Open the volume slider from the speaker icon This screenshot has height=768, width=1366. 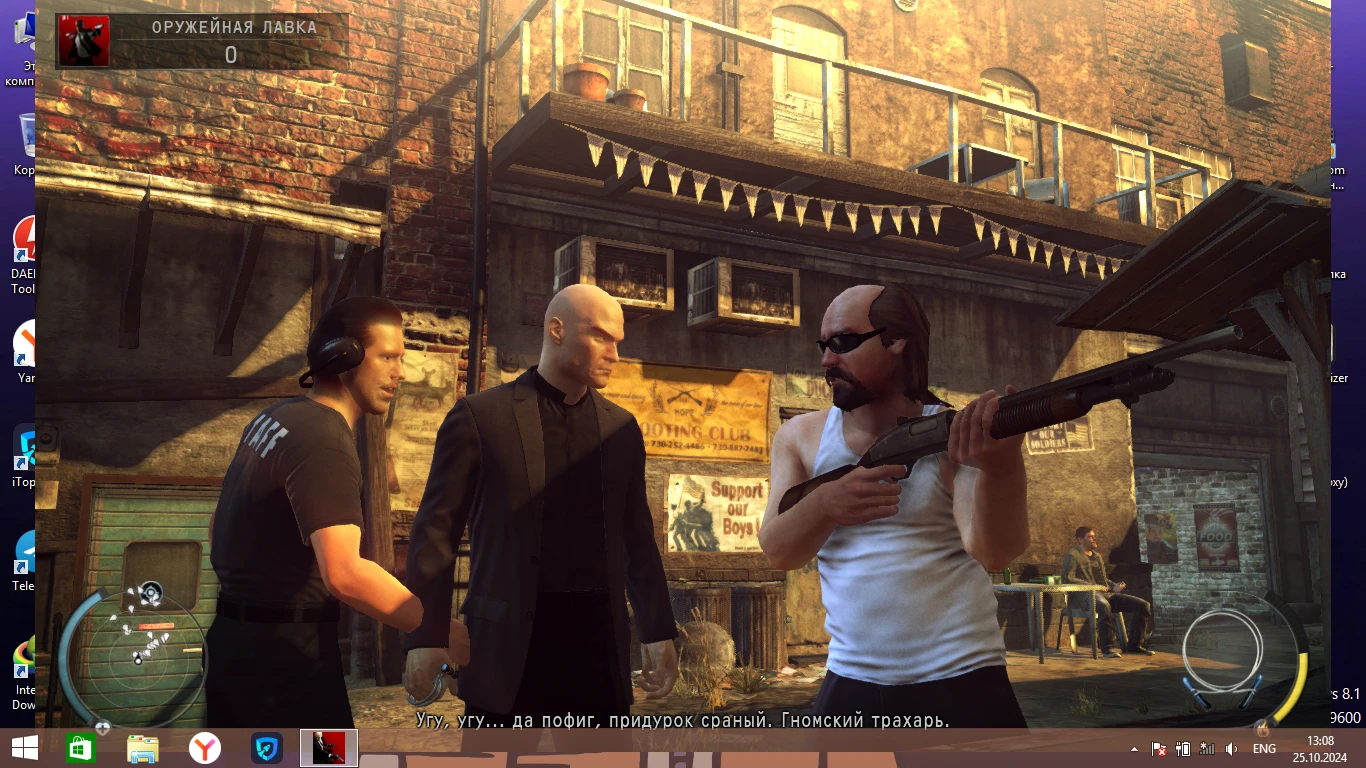(1231, 748)
